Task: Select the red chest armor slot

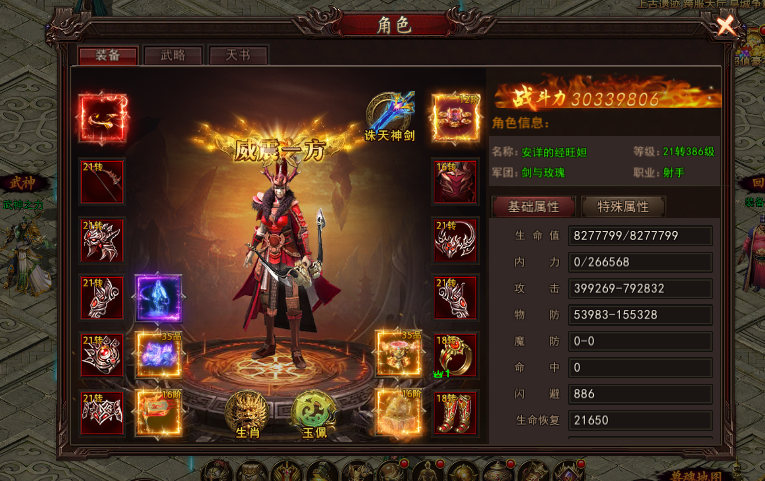Action: [x=455, y=181]
